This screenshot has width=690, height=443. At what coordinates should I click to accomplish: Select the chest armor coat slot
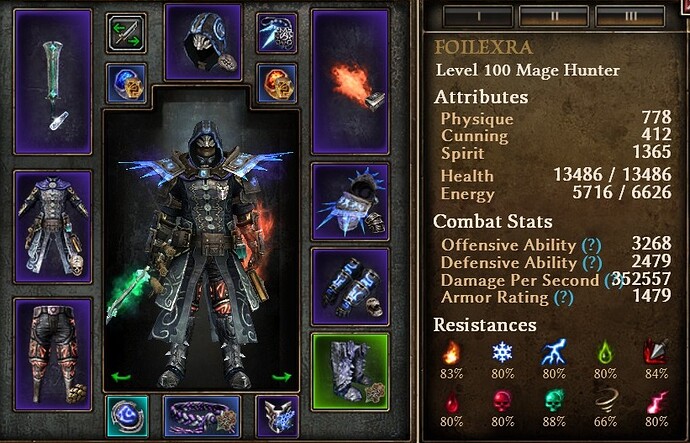coord(53,228)
